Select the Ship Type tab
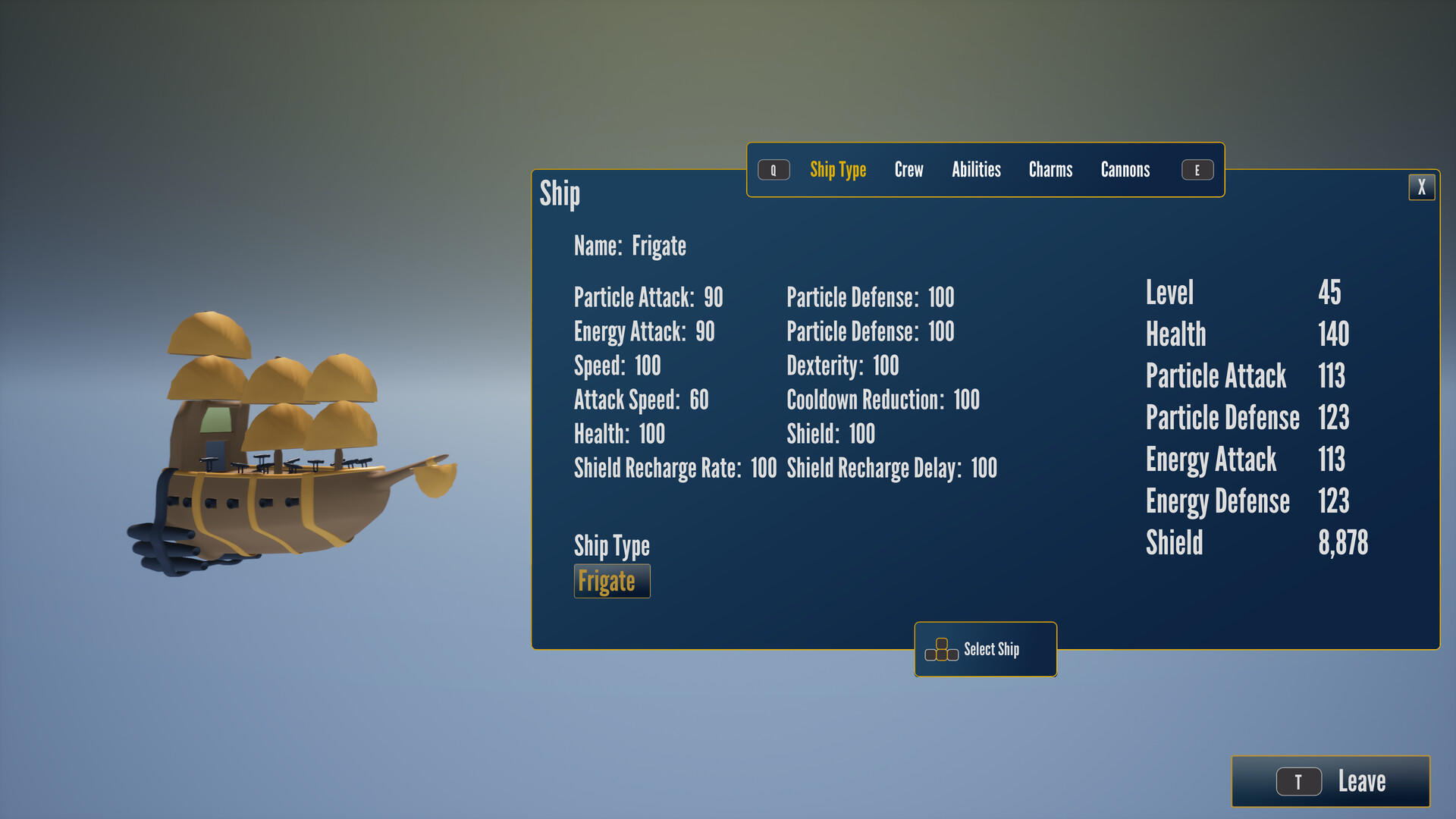 [838, 170]
